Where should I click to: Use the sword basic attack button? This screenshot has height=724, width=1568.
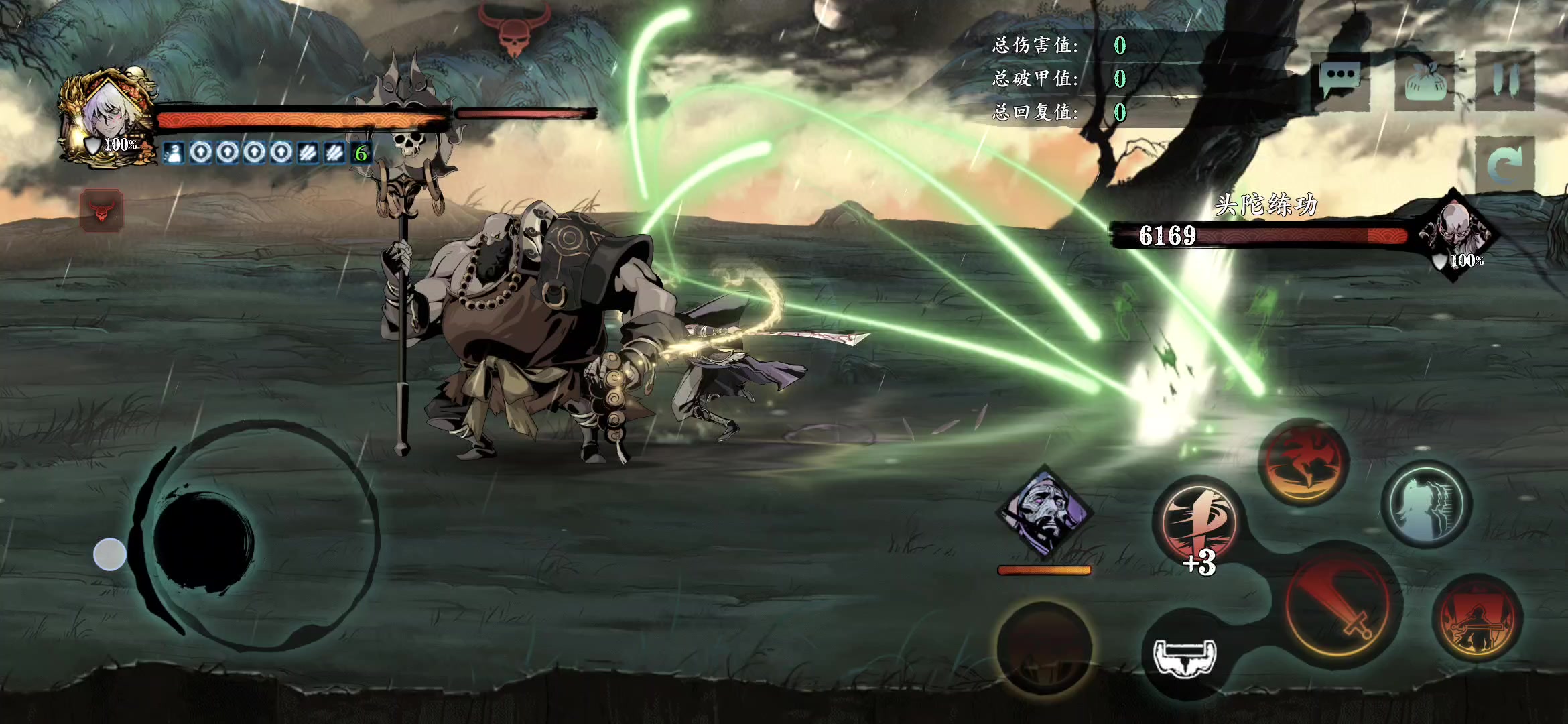pos(1343,607)
